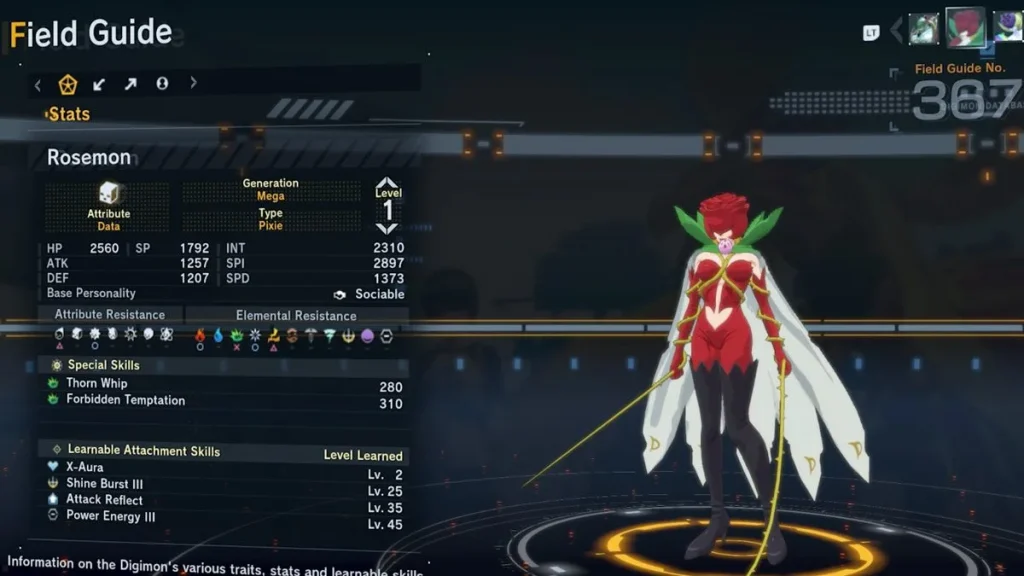1024x576 pixels.
Task: Click the right arrow after the tab icons
Action: [x=193, y=84]
